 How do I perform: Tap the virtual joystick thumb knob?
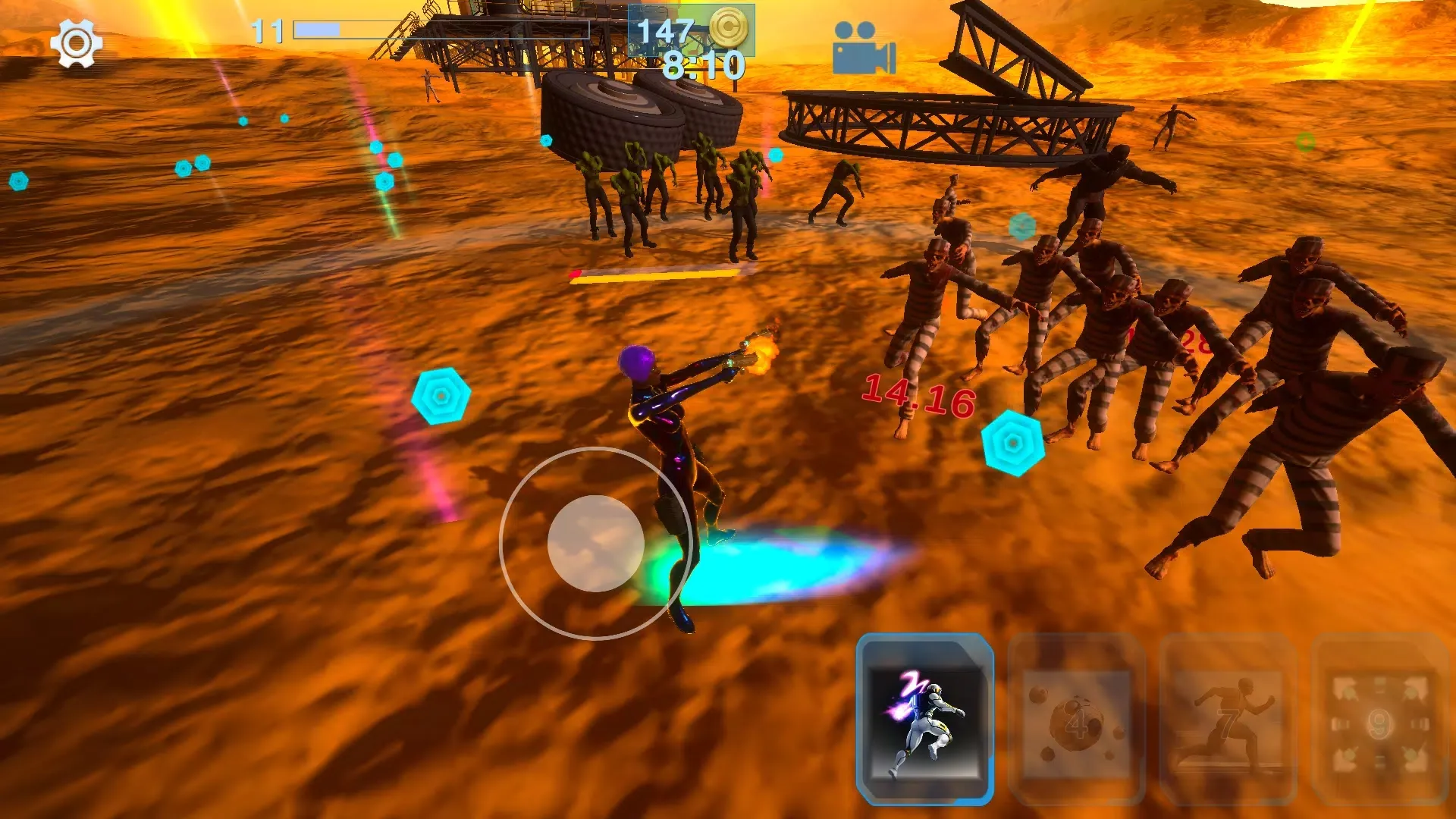click(x=596, y=543)
